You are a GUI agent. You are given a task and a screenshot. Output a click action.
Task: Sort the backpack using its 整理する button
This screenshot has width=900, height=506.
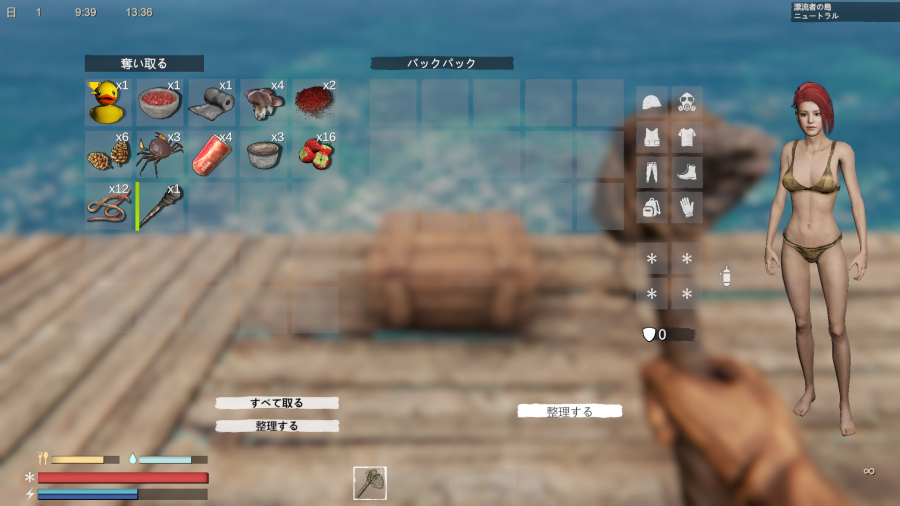tap(570, 411)
